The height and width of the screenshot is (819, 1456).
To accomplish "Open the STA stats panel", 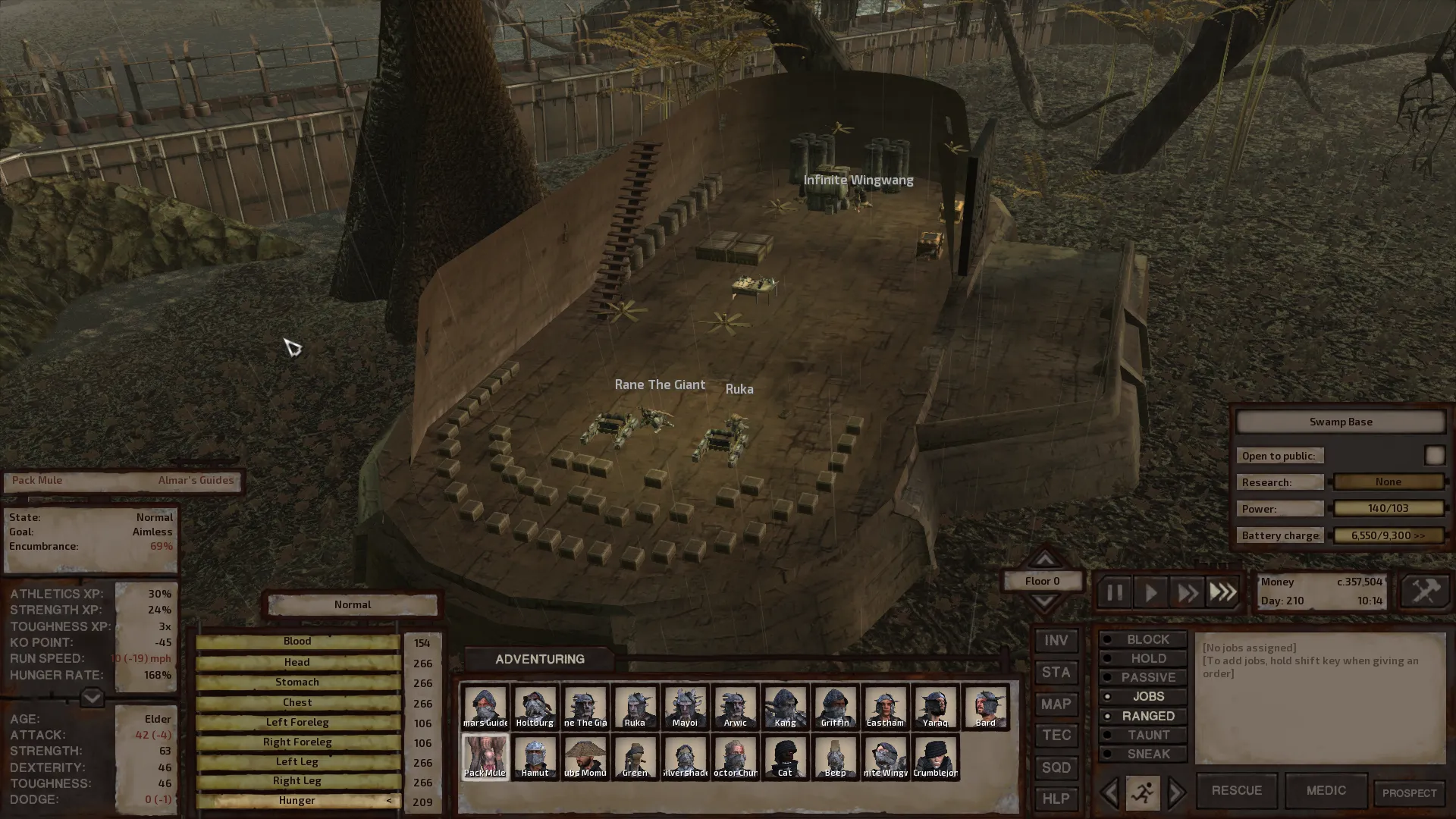I will [1056, 673].
